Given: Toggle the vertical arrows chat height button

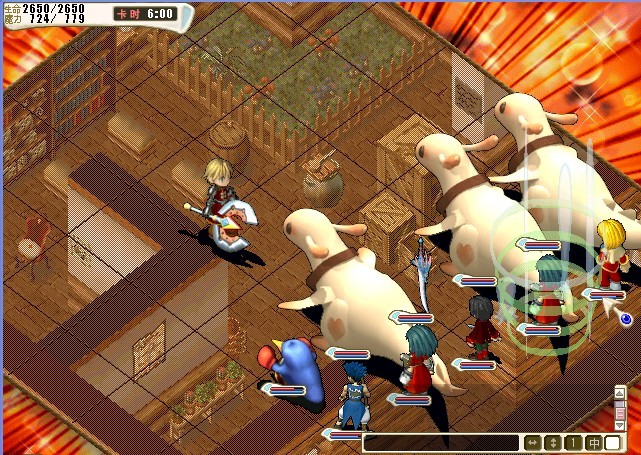Looking at the screenshot, I should click(x=553, y=443).
